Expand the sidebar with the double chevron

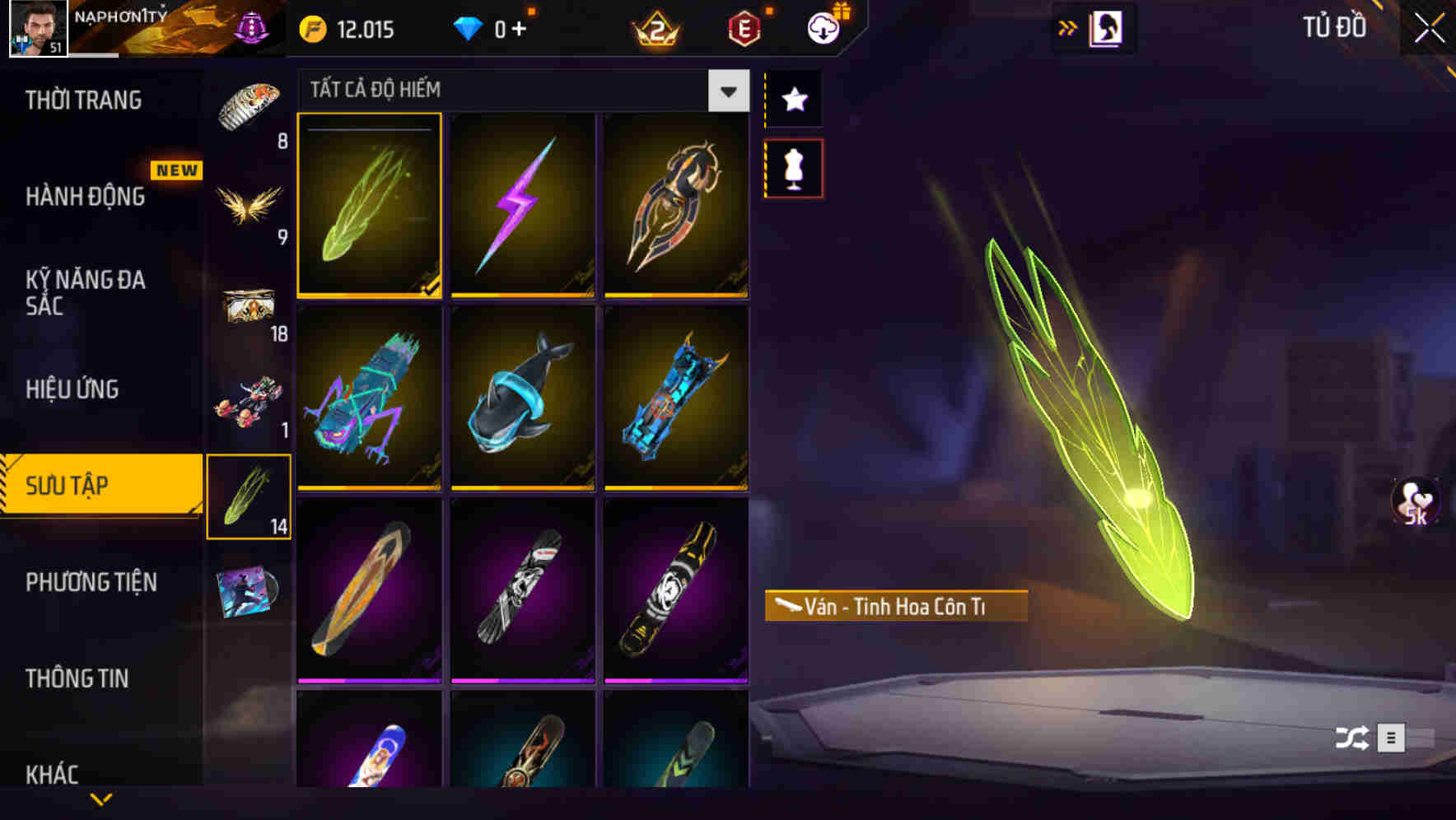(x=1068, y=26)
